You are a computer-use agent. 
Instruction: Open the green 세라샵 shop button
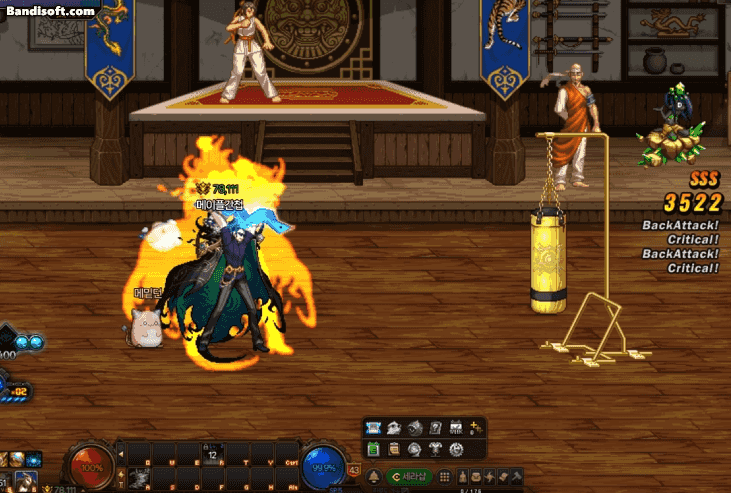(408, 476)
